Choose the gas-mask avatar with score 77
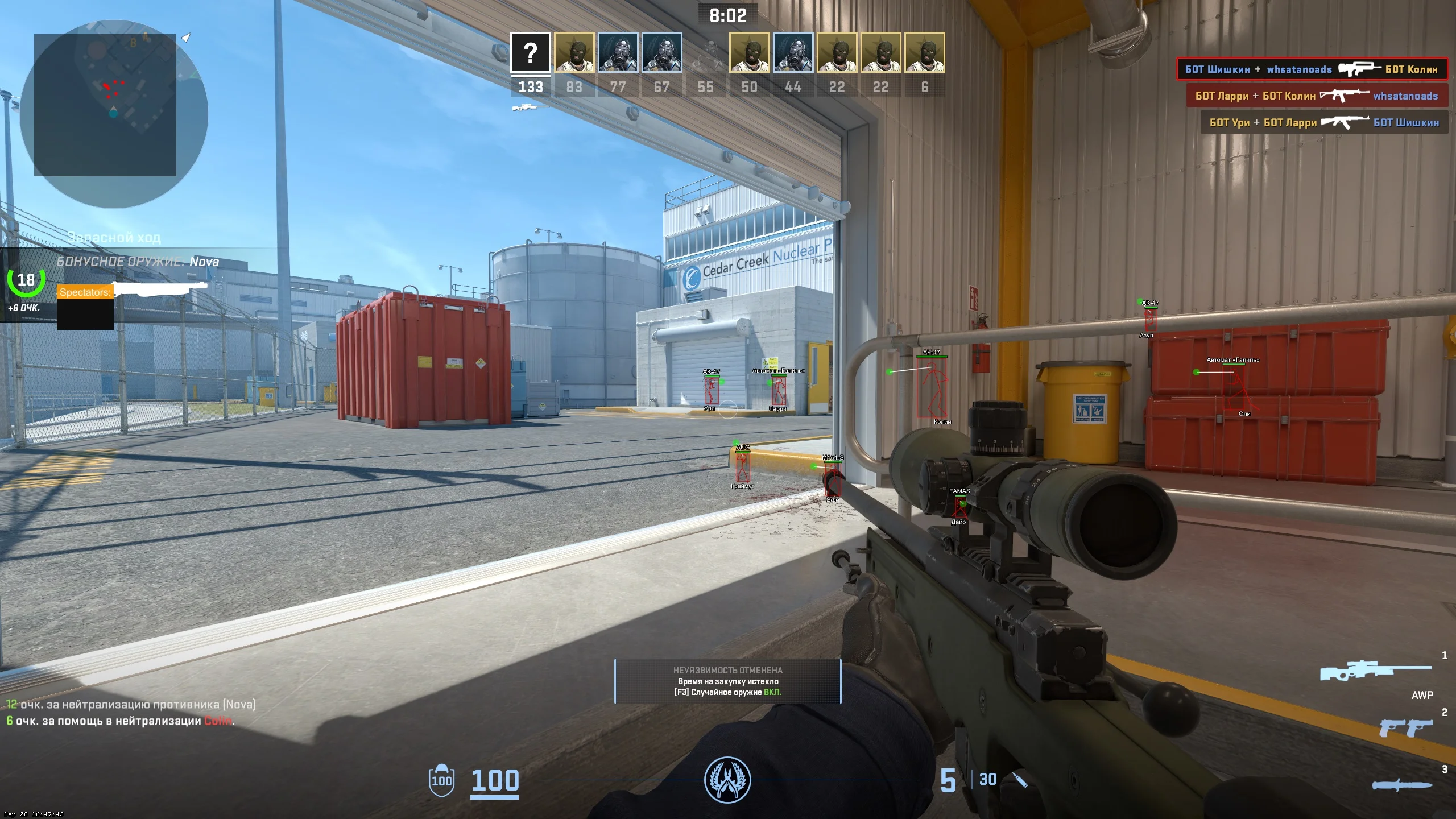Screen dimensions: 1456x819 [x=618, y=53]
